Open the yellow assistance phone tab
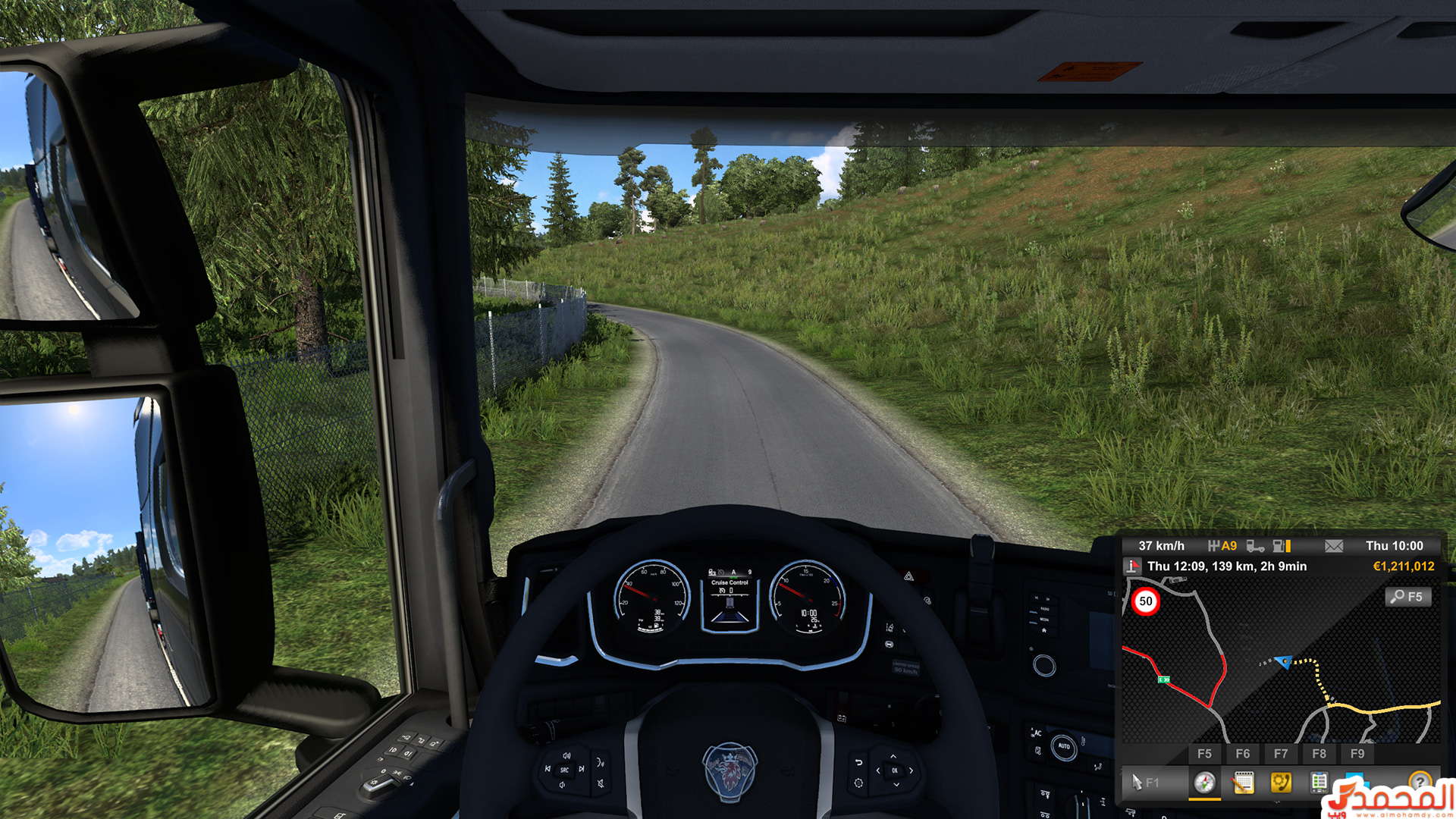 pyautogui.click(x=1281, y=782)
